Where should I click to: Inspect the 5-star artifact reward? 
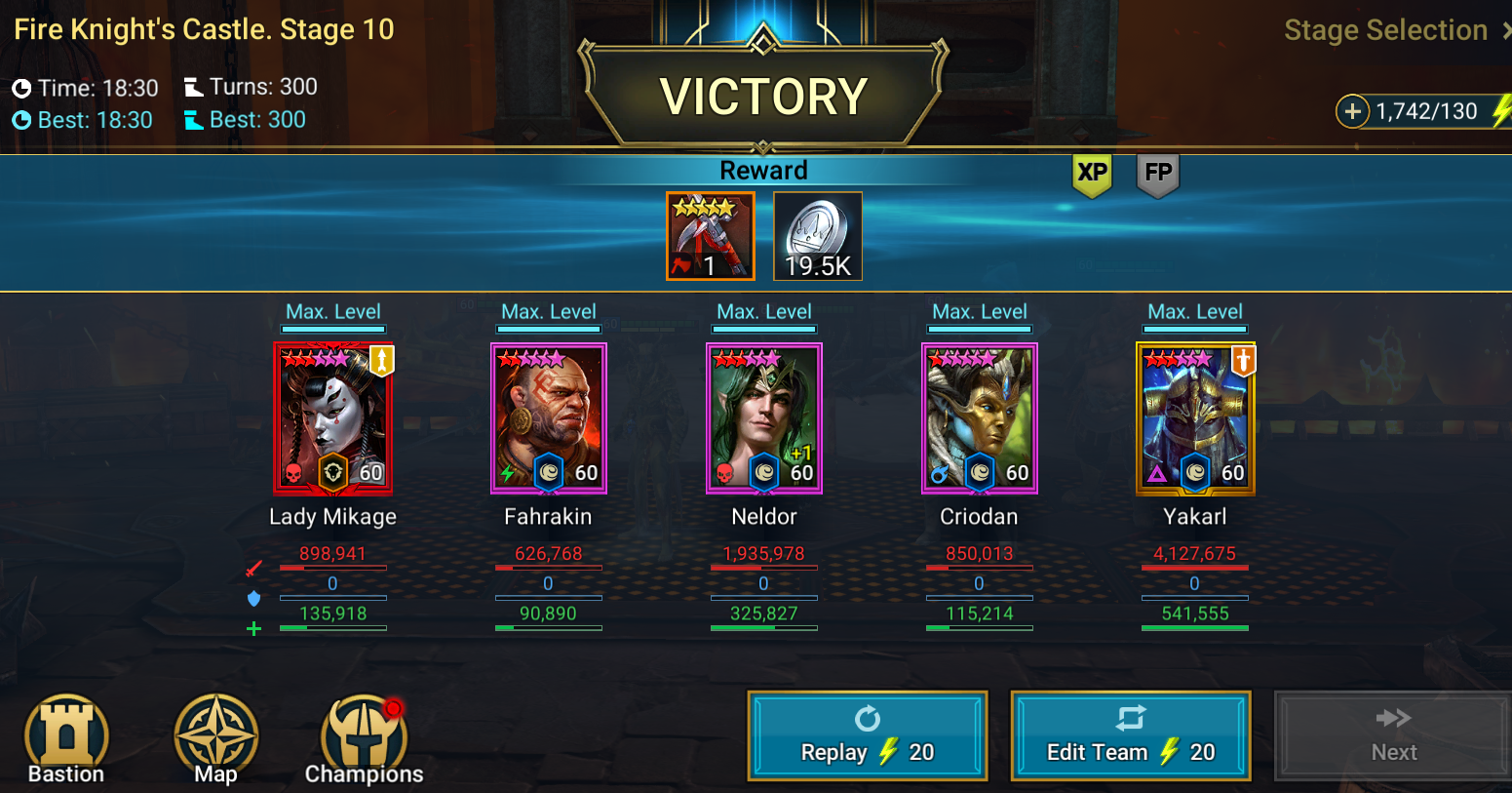(x=710, y=236)
